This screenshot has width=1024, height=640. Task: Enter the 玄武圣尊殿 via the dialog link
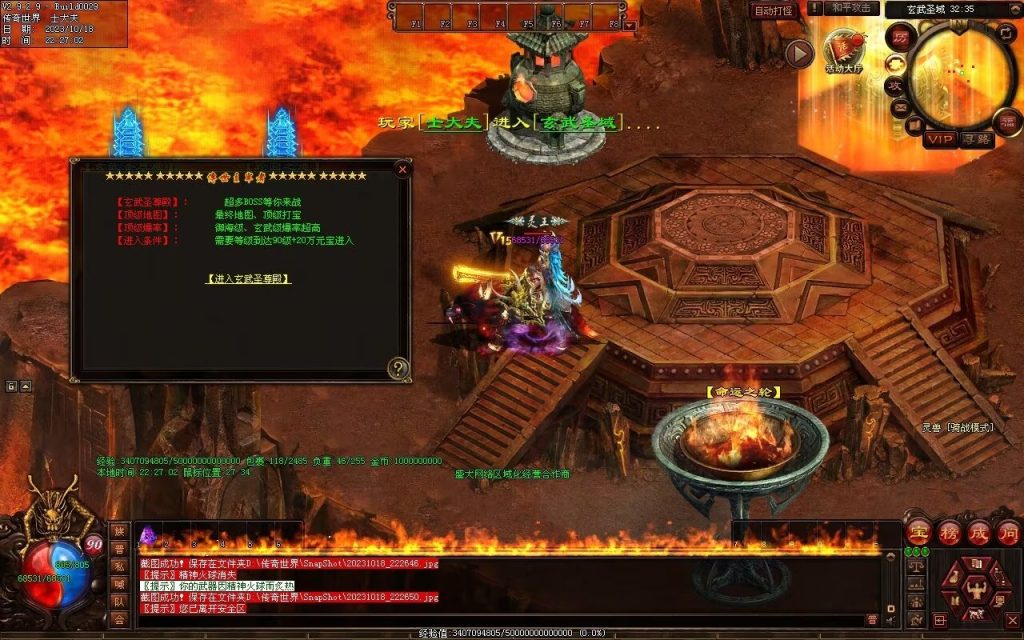point(248,279)
